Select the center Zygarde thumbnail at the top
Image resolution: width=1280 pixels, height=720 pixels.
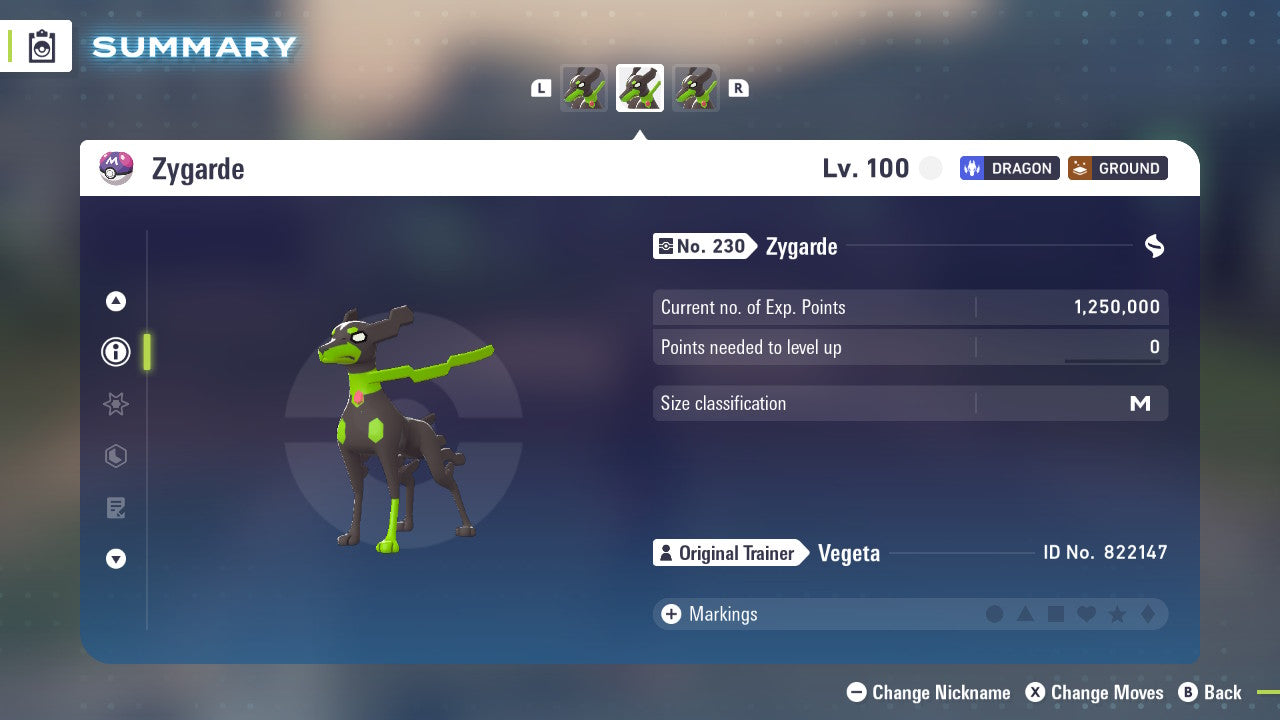point(640,88)
